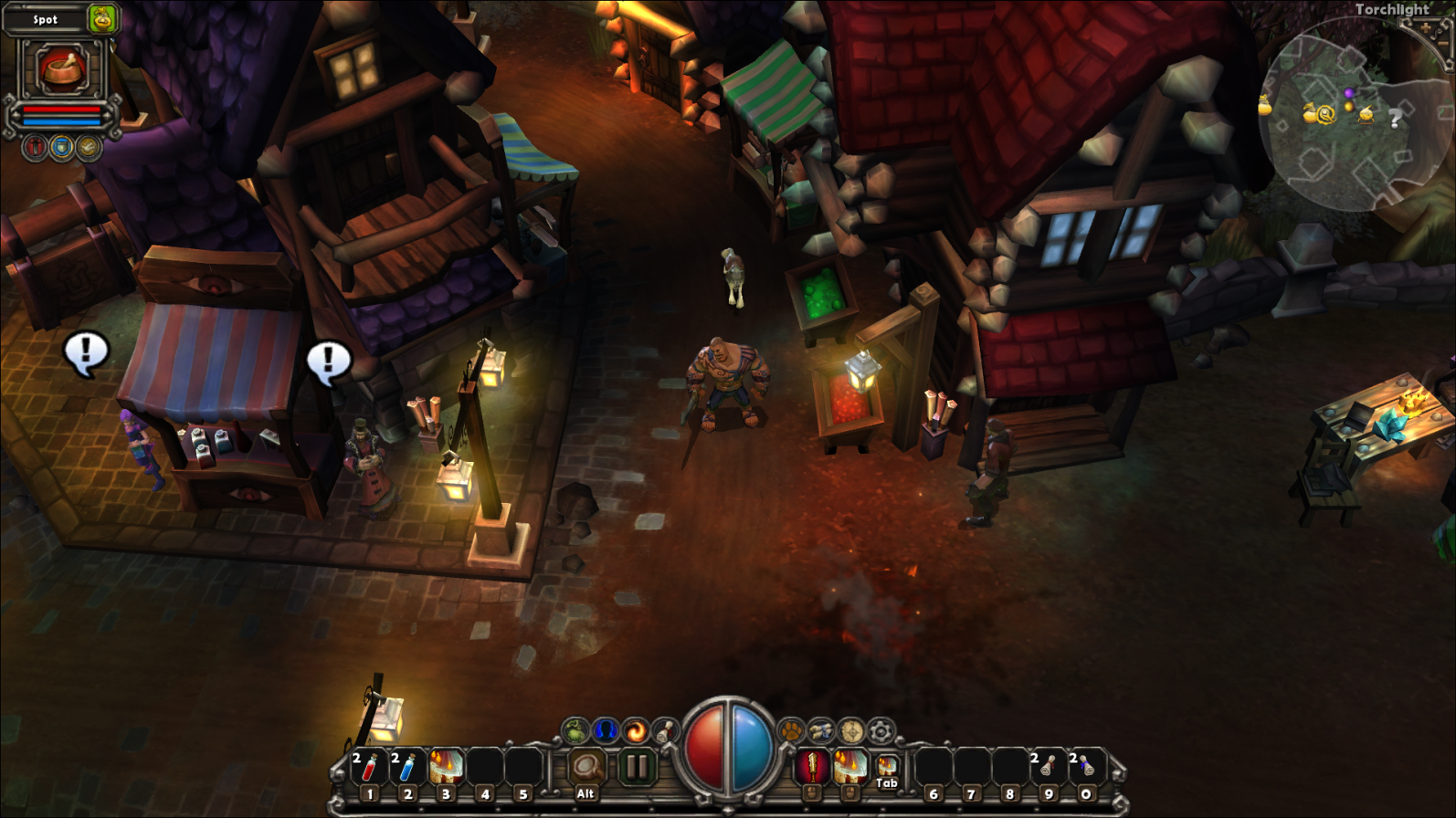This screenshot has width=1456, height=818.
Task: Select the red sword left-mouse skill slot
Action: (x=811, y=768)
